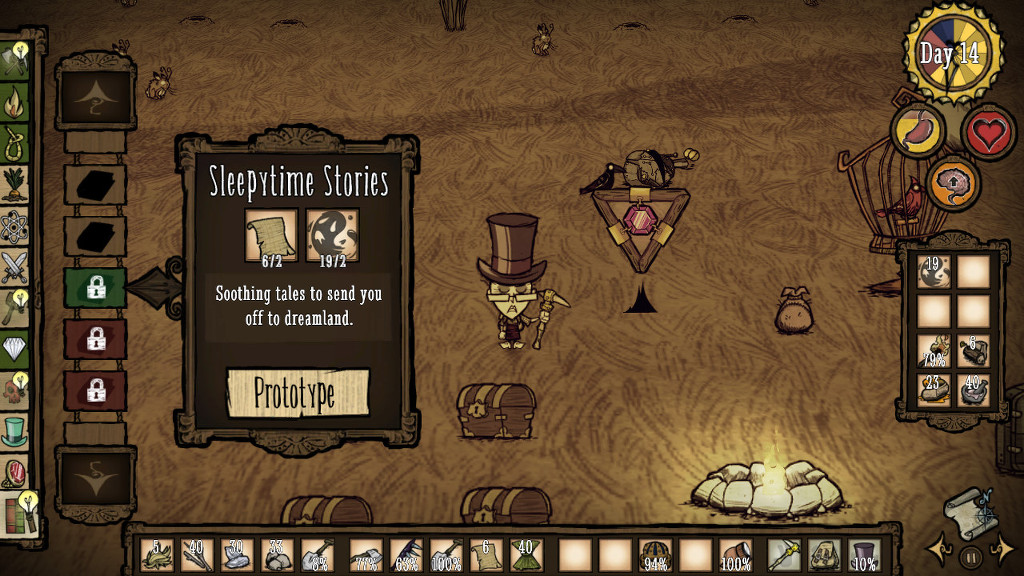Switch to the Refine diamond tab
The height and width of the screenshot is (576, 1024).
(x=14, y=349)
